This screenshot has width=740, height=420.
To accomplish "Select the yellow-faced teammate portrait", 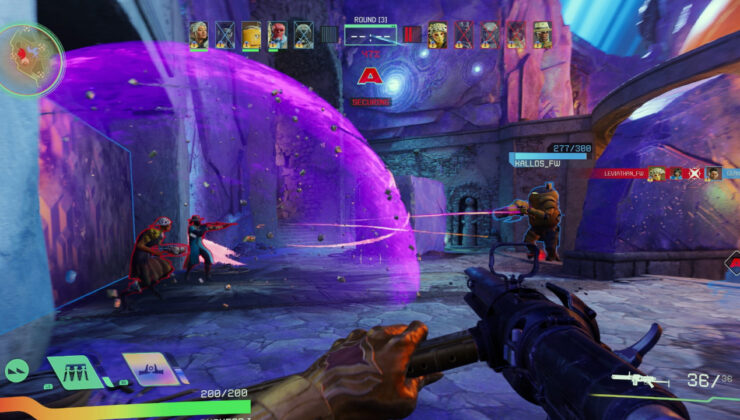I will 251,35.
